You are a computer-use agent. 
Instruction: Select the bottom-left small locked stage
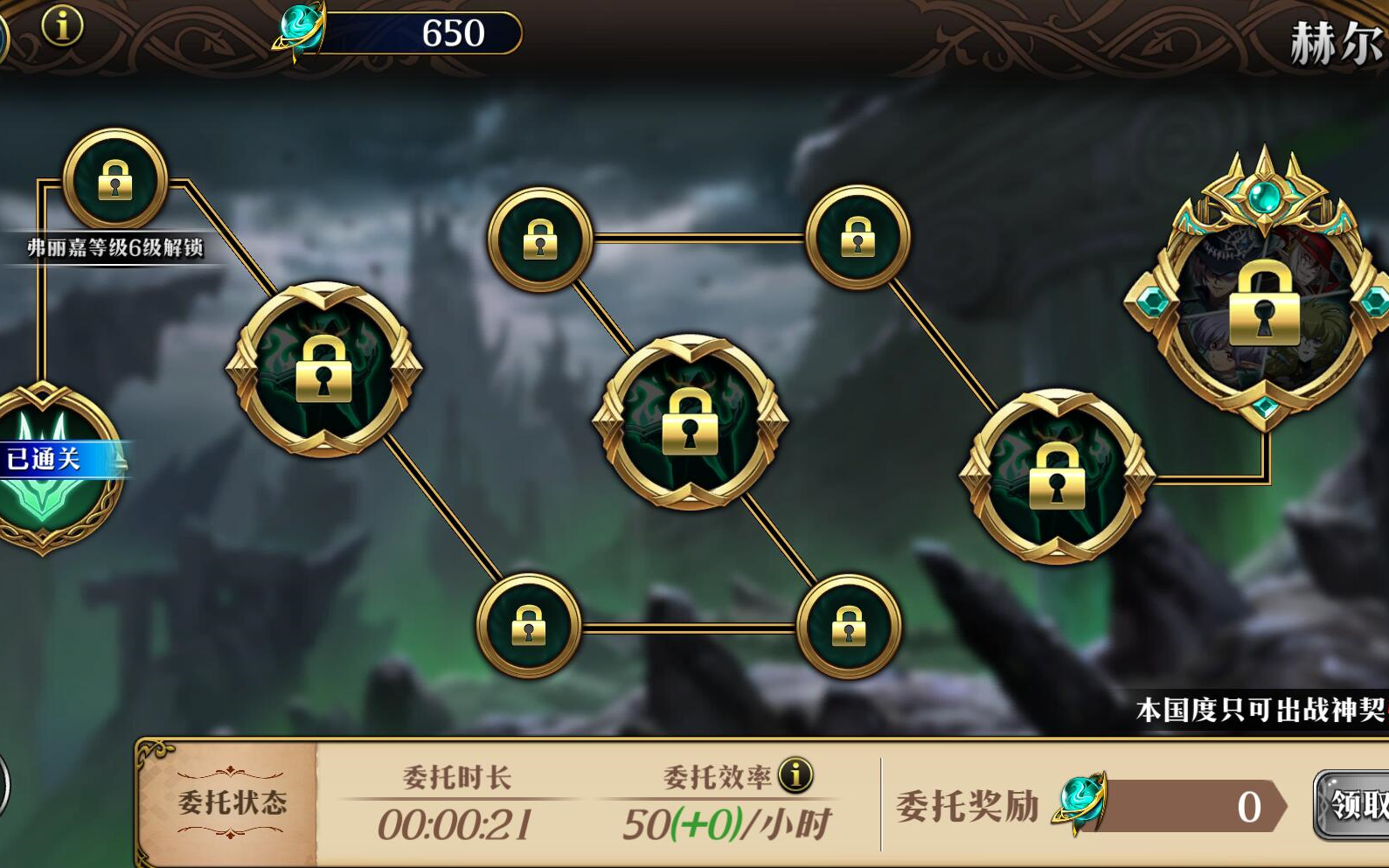531,625
